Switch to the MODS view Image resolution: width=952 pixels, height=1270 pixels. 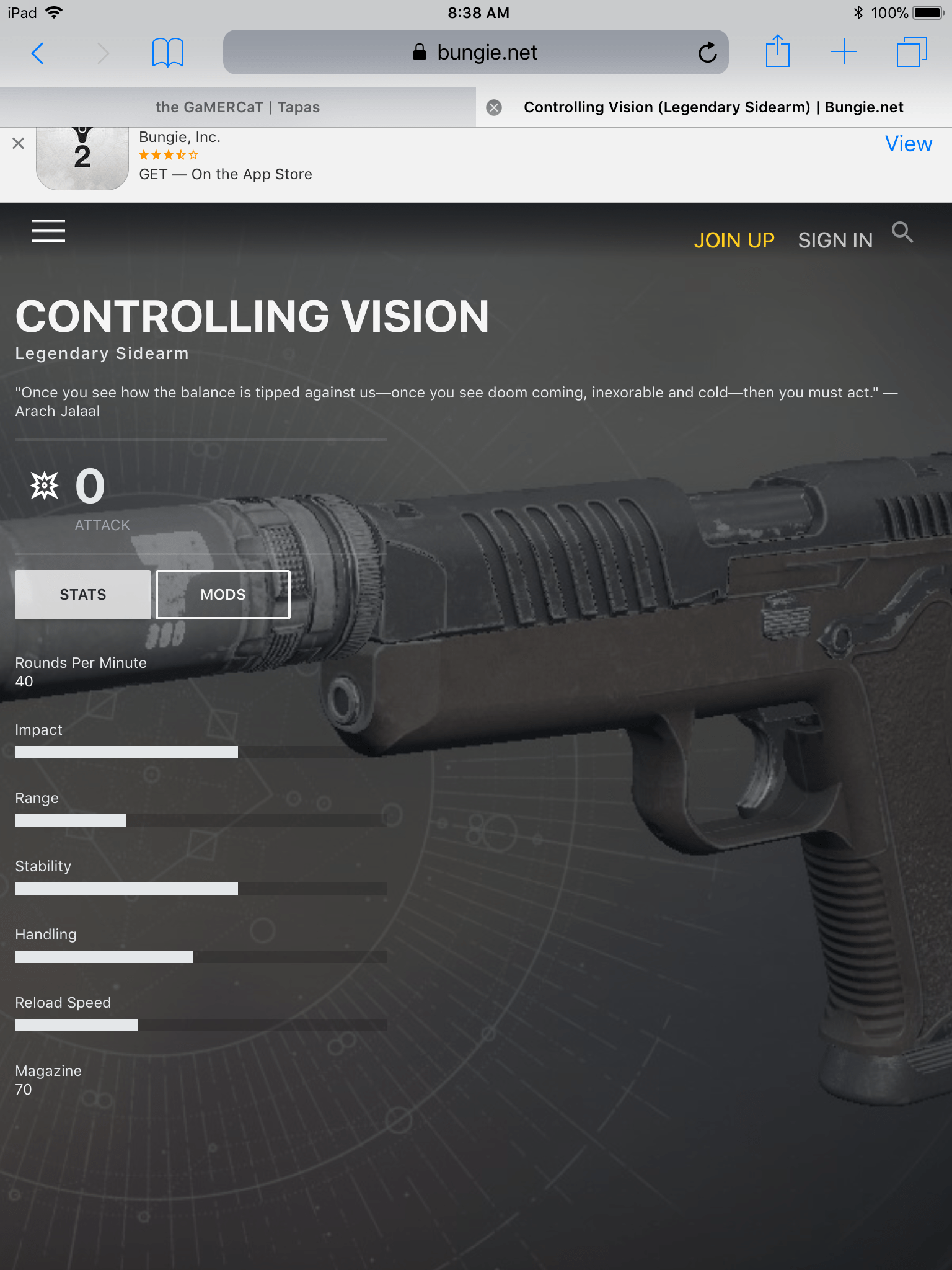point(222,594)
